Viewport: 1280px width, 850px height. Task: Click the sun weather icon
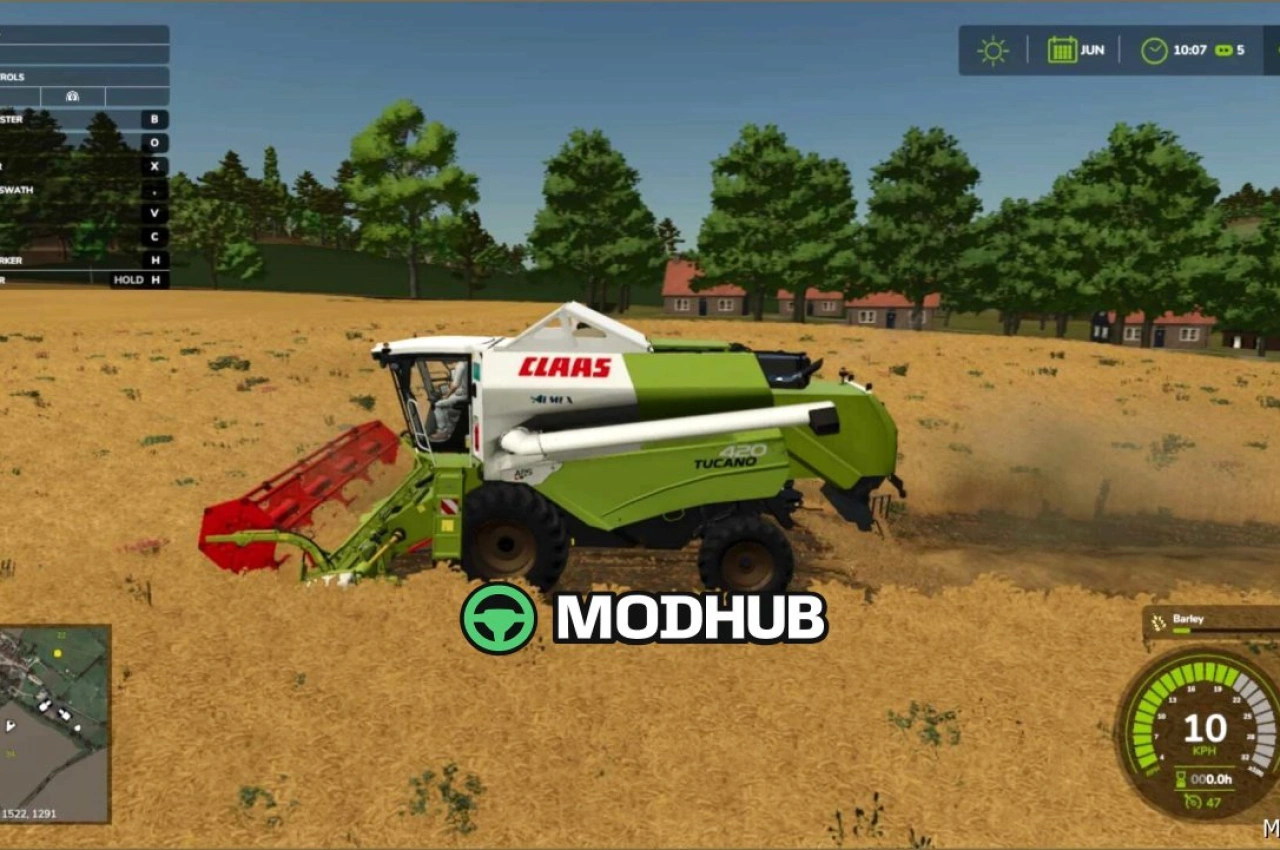(x=991, y=49)
